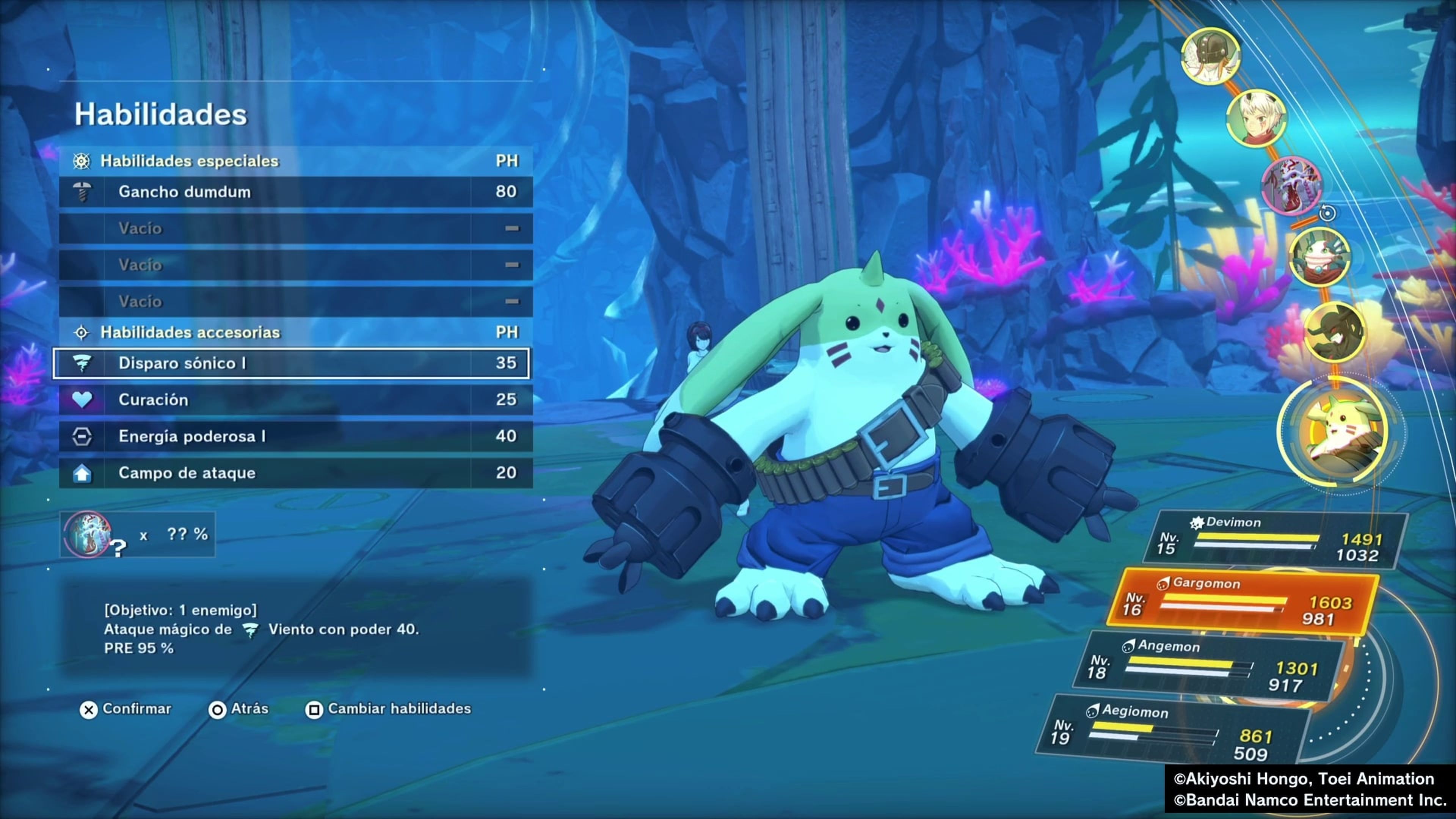Click the crosshair icon on Habilidades accesorias header

[83, 333]
